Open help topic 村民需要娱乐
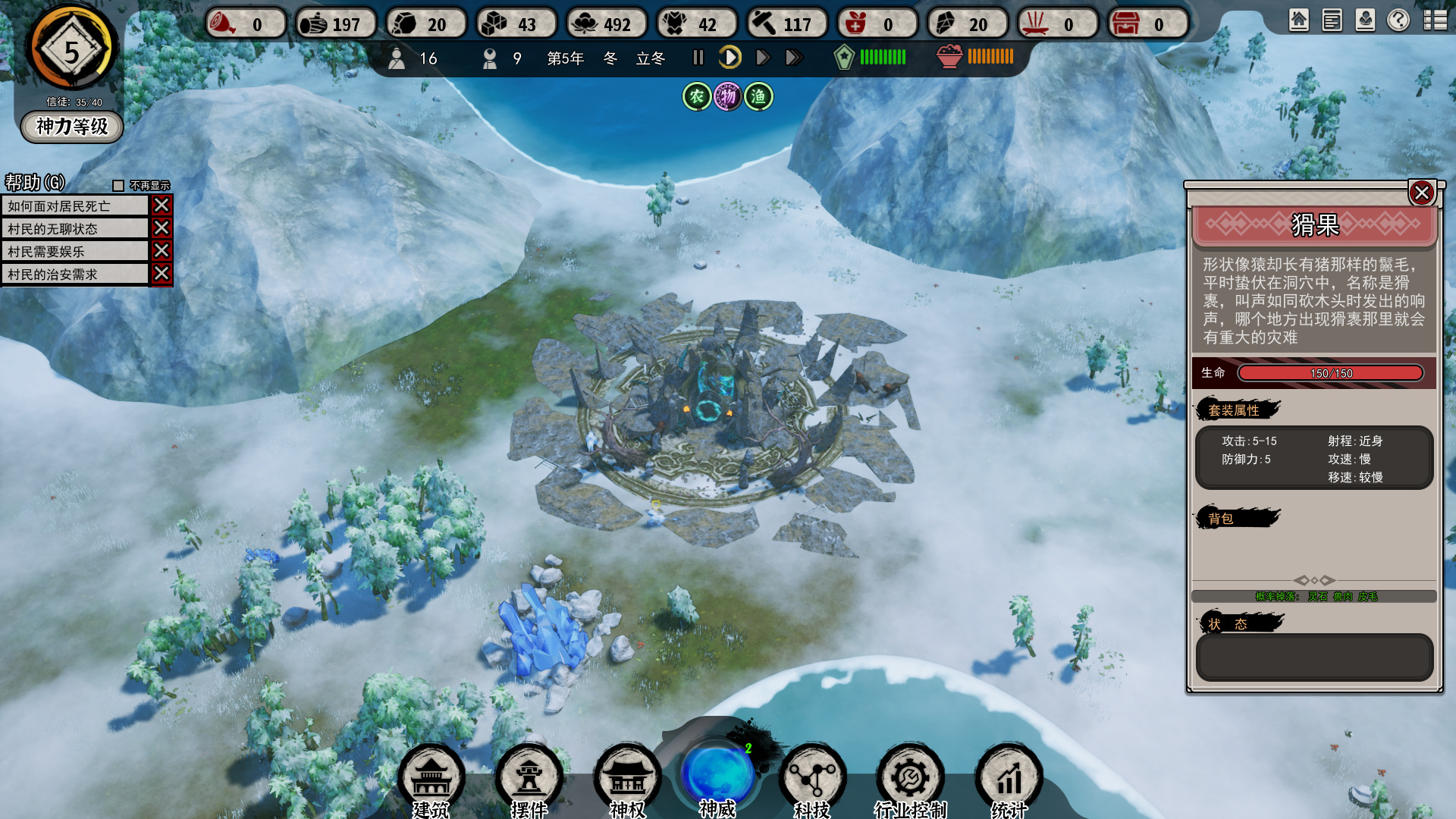Image resolution: width=1456 pixels, height=819 pixels. click(75, 252)
